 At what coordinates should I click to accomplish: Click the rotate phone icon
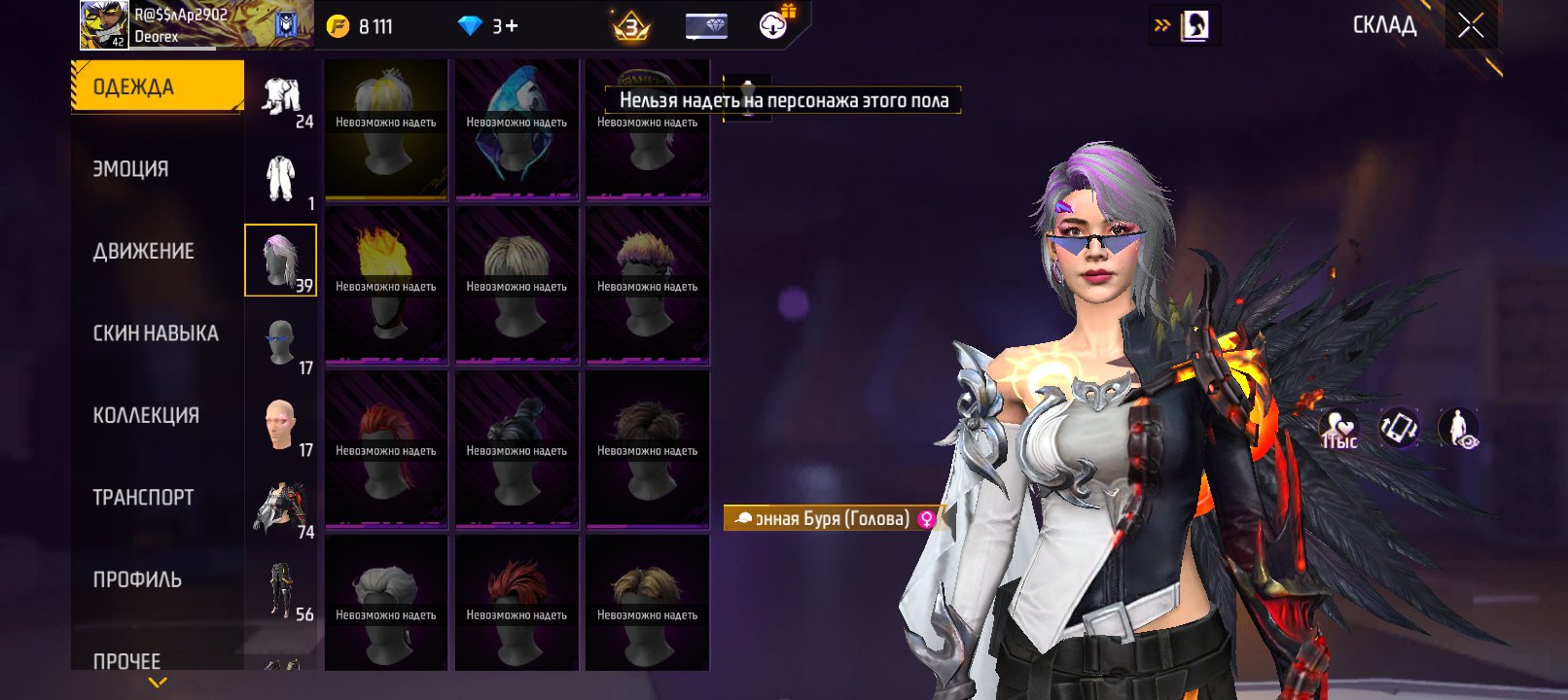[x=1399, y=428]
